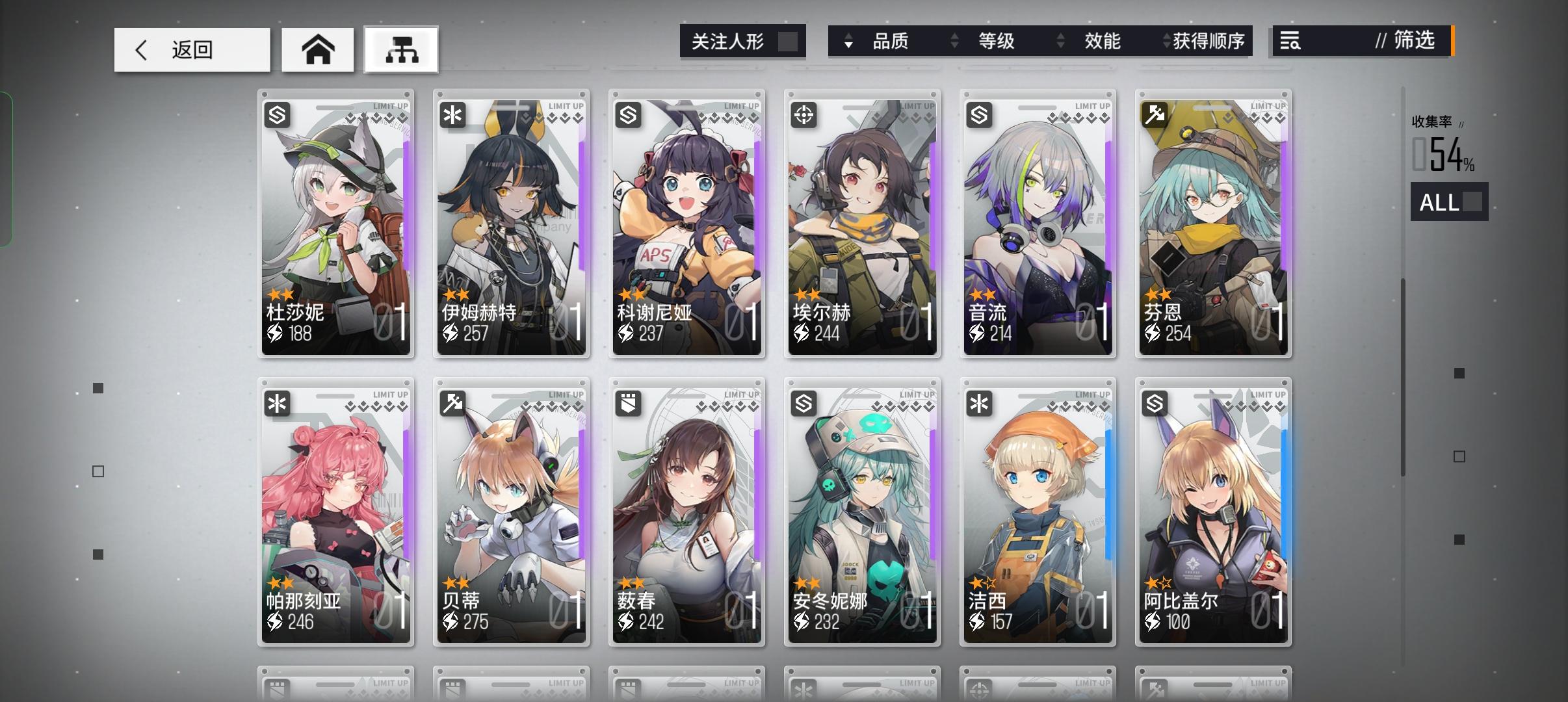1568x702 pixels.
Task: Click the home icon in the top toolbar
Action: [x=318, y=49]
